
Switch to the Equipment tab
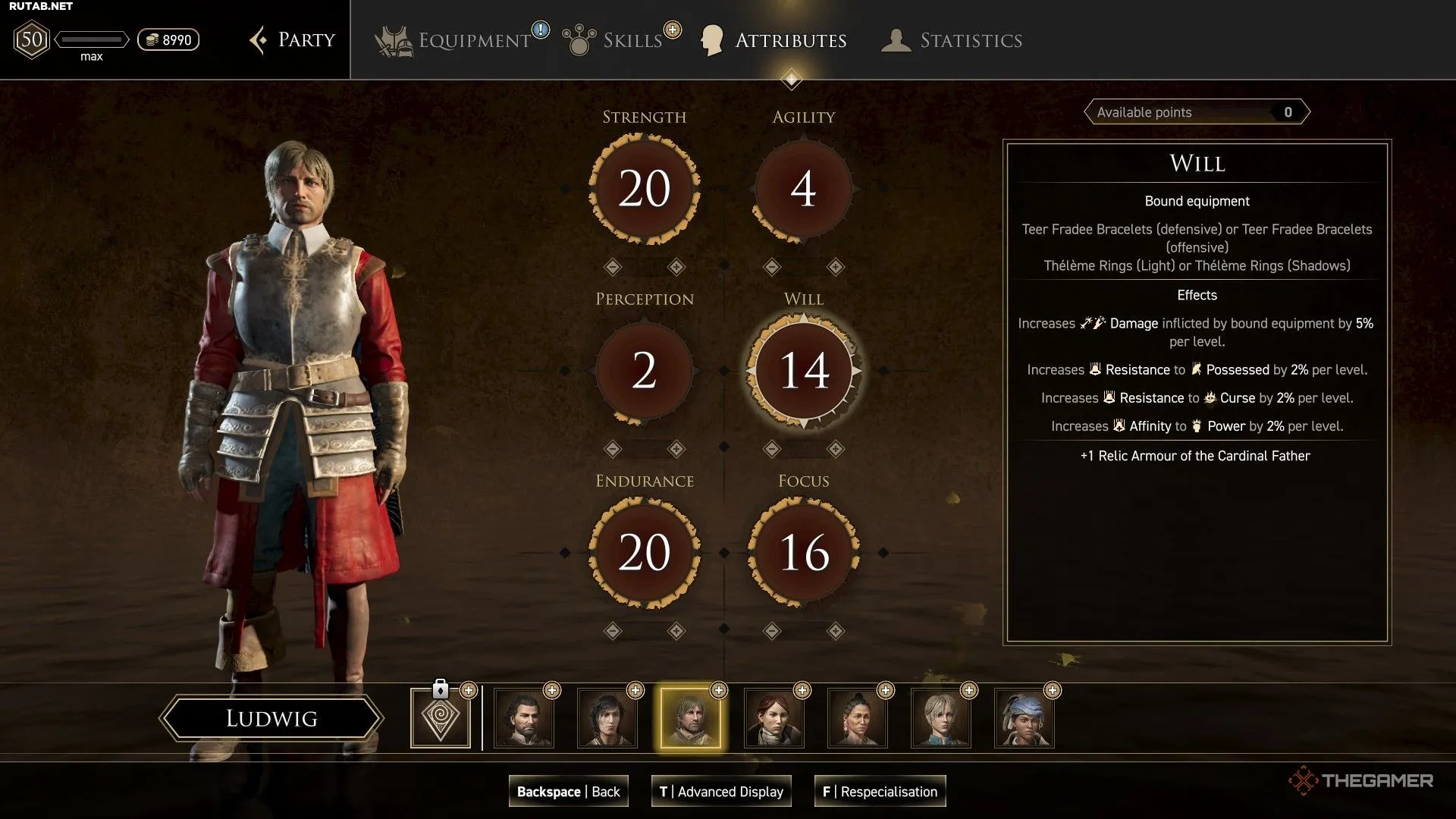473,40
